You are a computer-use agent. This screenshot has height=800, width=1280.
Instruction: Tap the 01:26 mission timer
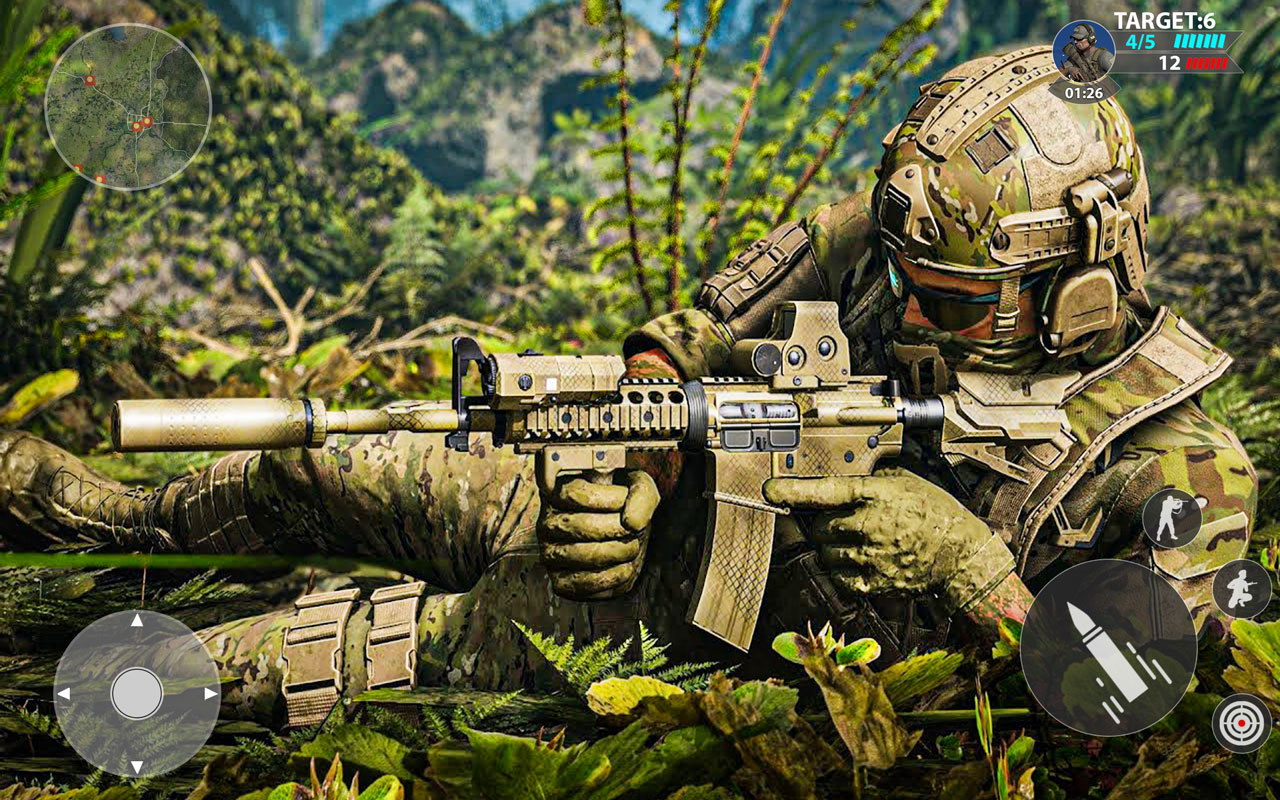[1083, 90]
